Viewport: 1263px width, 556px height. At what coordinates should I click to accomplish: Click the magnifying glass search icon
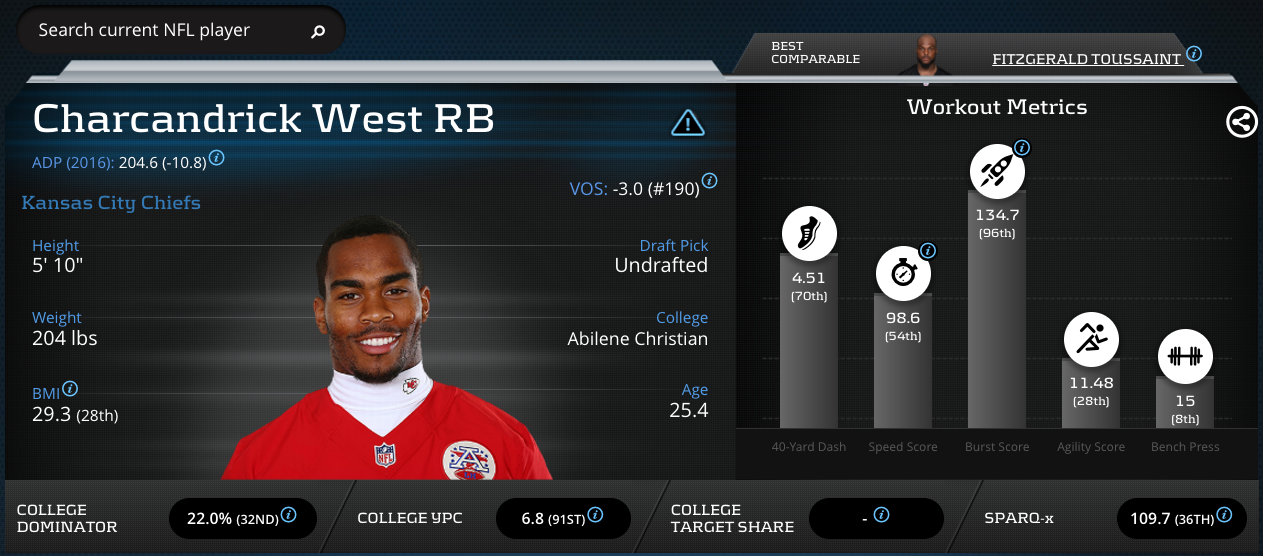(318, 32)
